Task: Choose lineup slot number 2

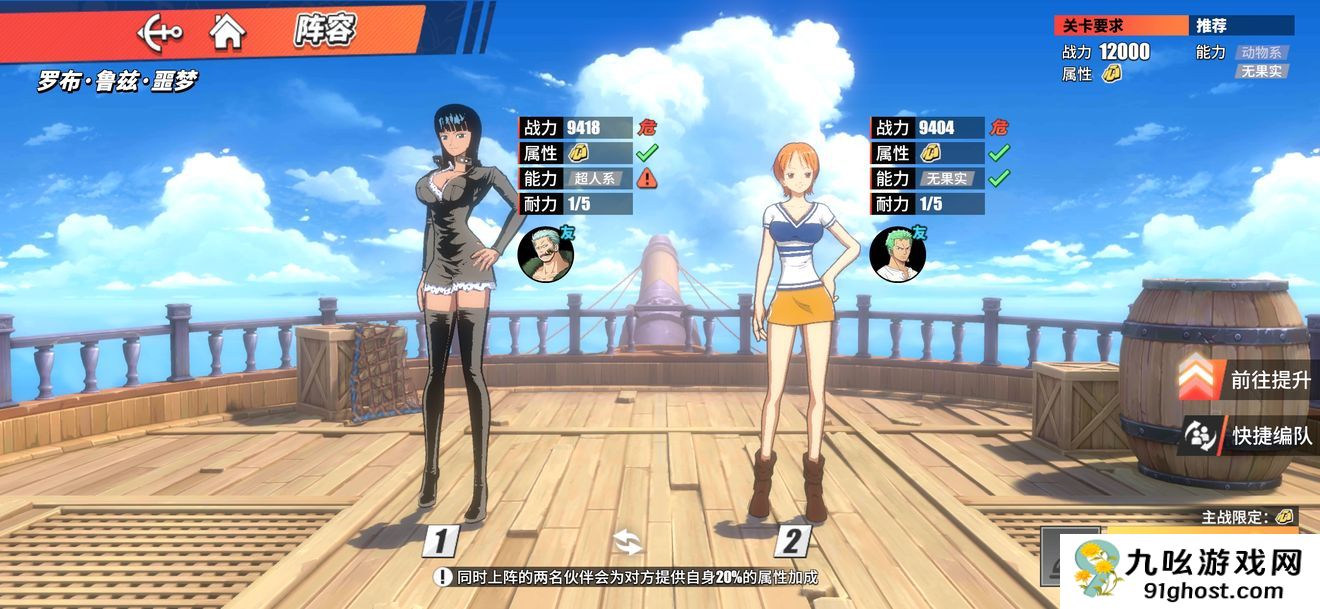Action: [791, 542]
